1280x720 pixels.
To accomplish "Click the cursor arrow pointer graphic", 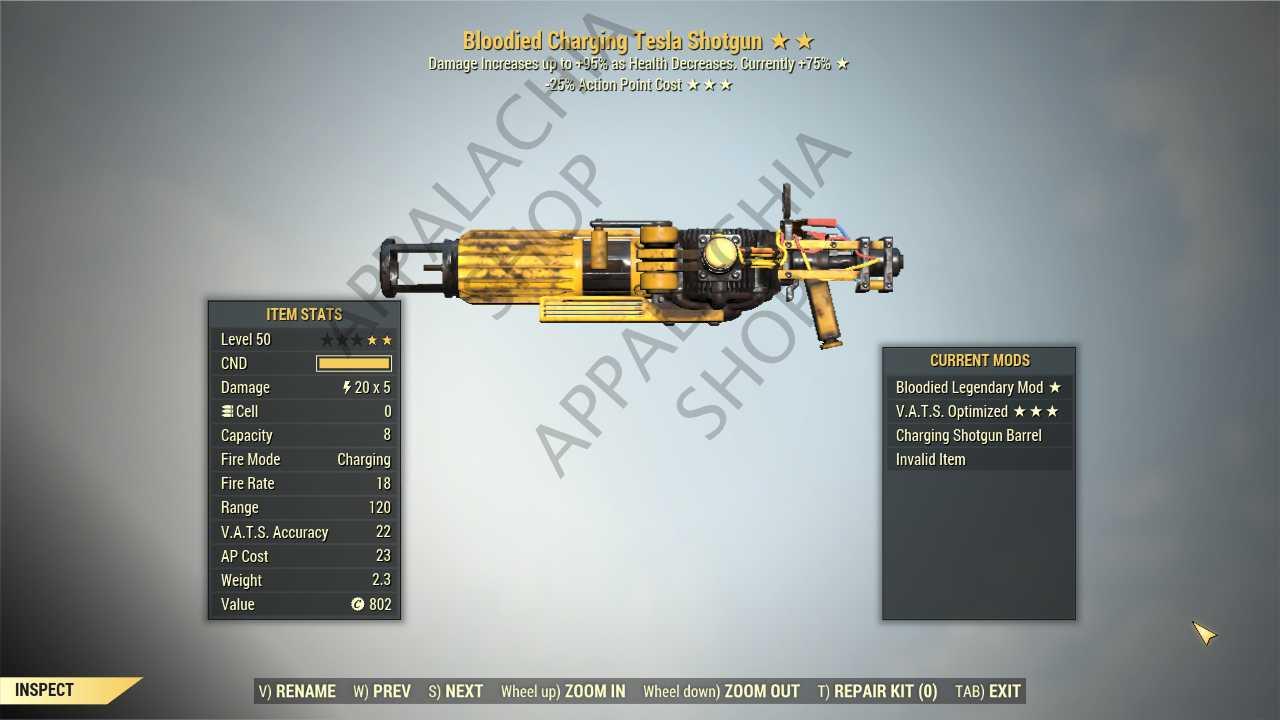I will tap(1203, 634).
